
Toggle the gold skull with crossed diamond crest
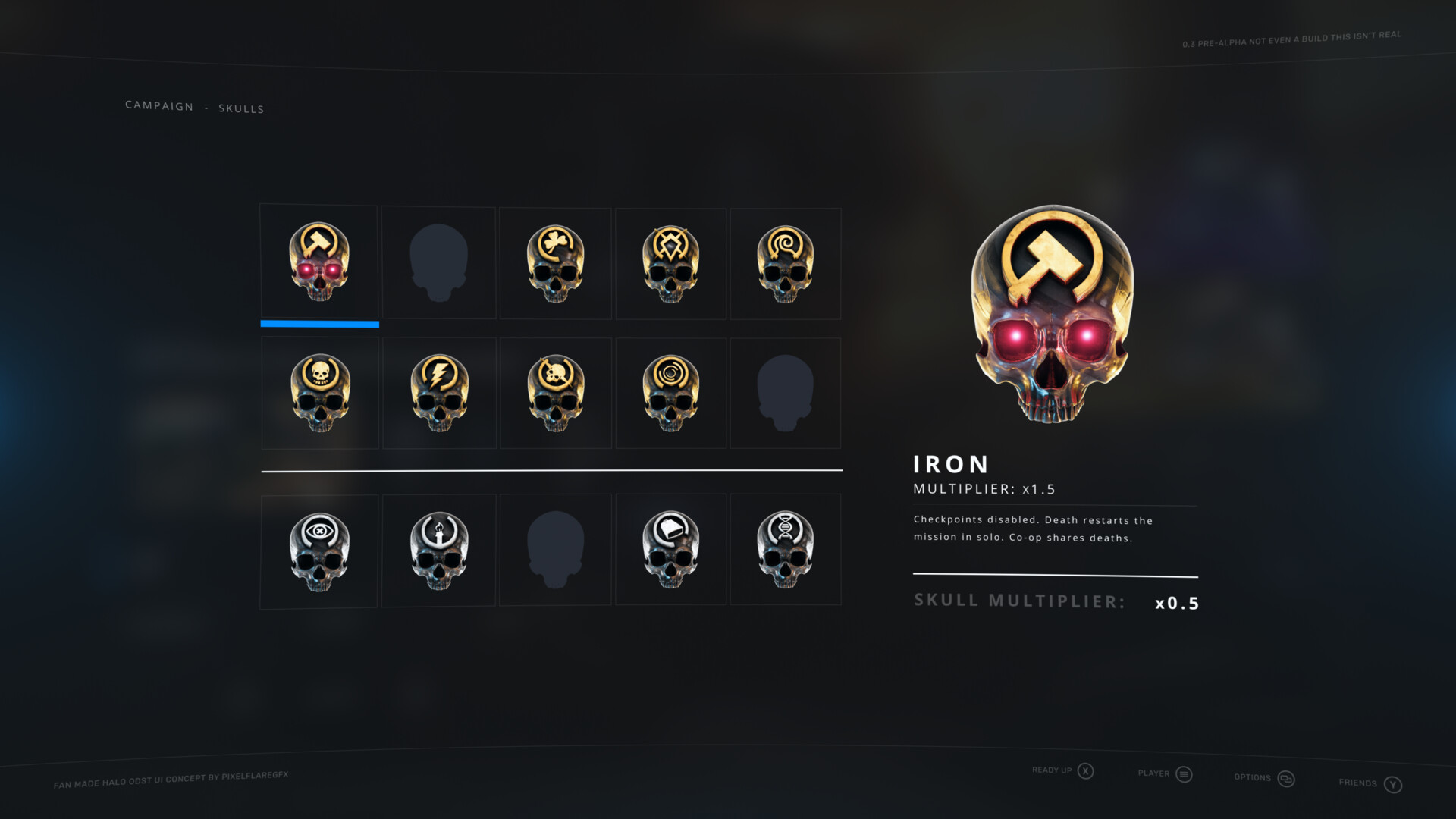pyautogui.click(x=670, y=264)
